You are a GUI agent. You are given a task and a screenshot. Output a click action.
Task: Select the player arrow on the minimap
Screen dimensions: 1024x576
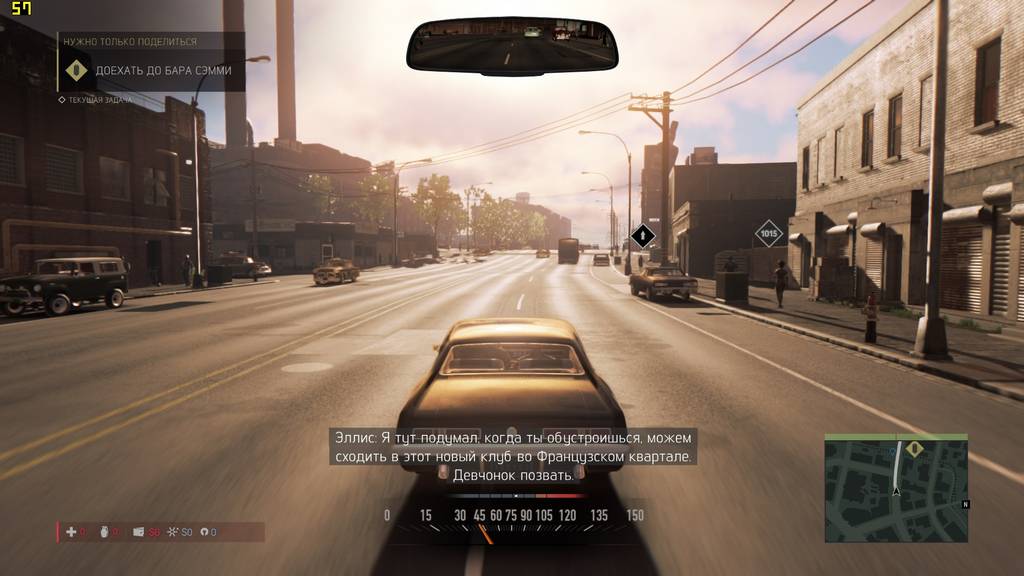click(896, 490)
